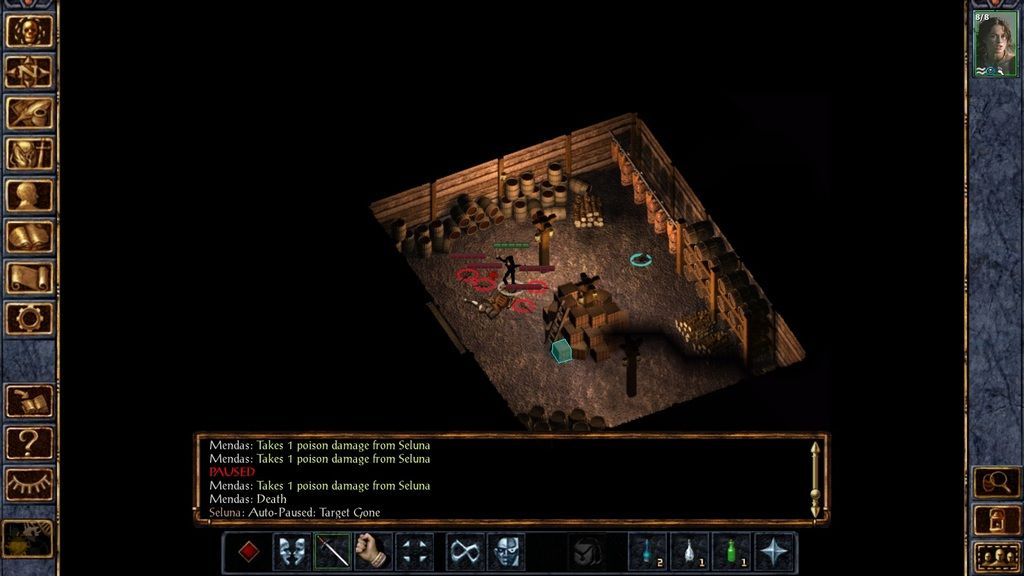Open the inventory screen from the left sidebar
The width and height of the screenshot is (1024, 576).
[x=29, y=153]
